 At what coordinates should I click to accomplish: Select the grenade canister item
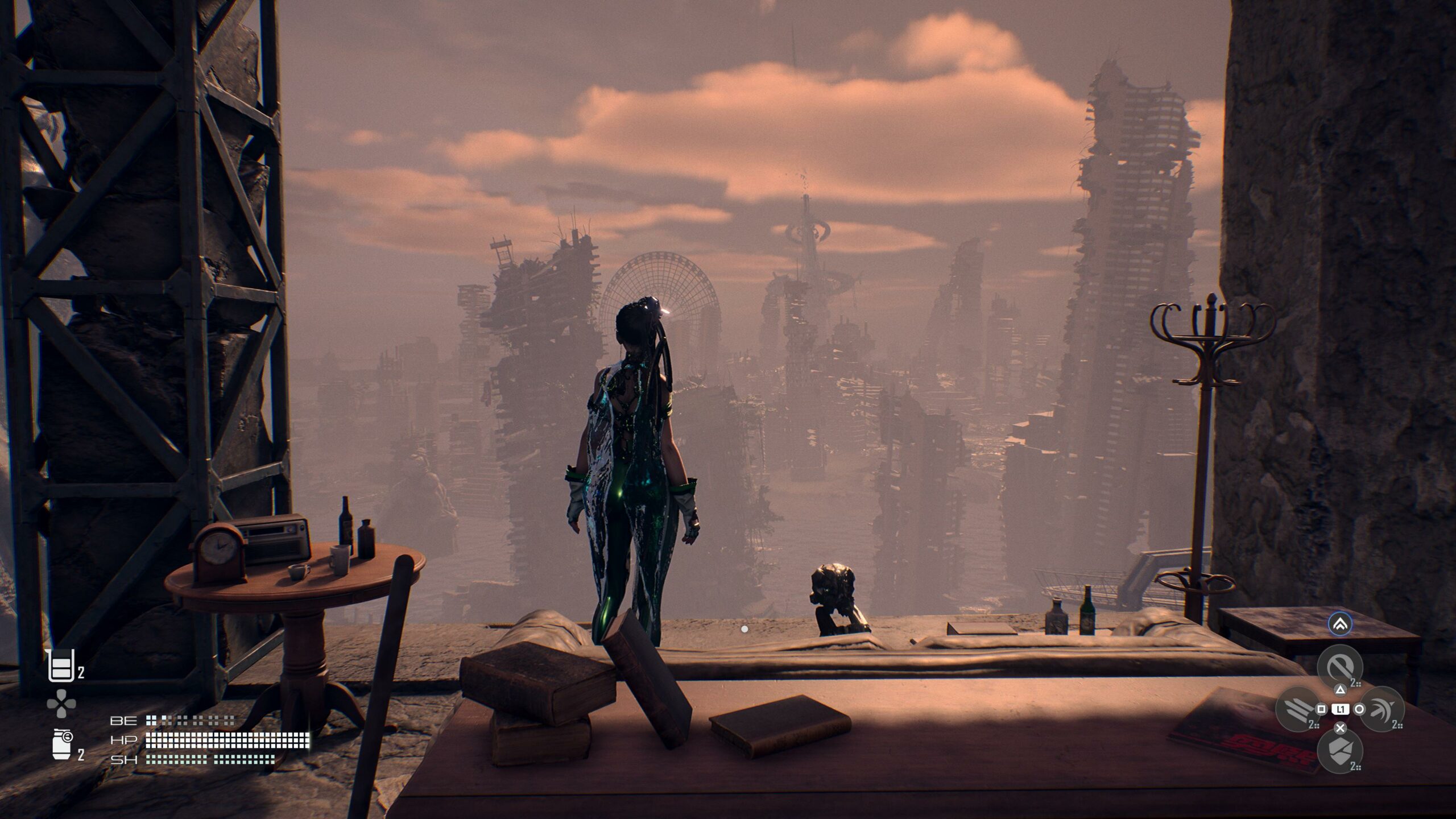(61, 744)
